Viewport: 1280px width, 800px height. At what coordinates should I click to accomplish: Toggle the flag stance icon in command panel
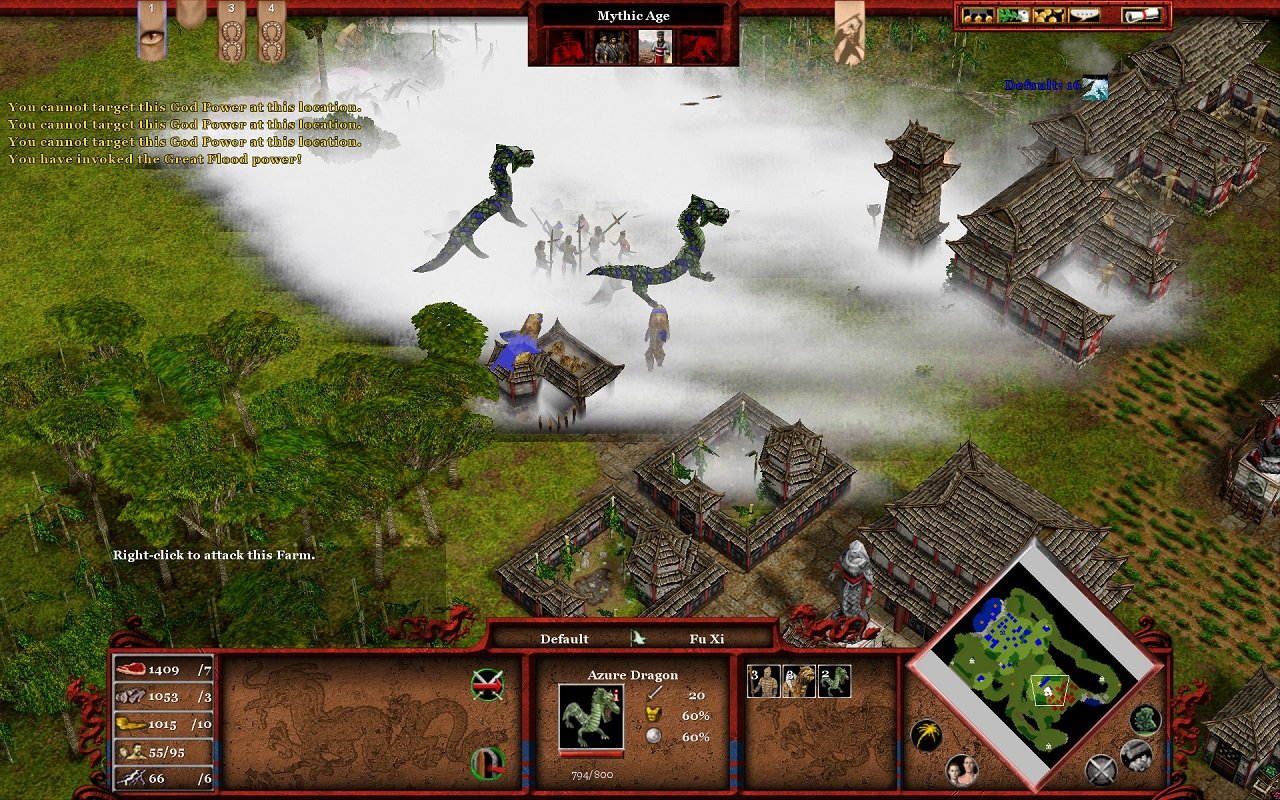pos(487,763)
